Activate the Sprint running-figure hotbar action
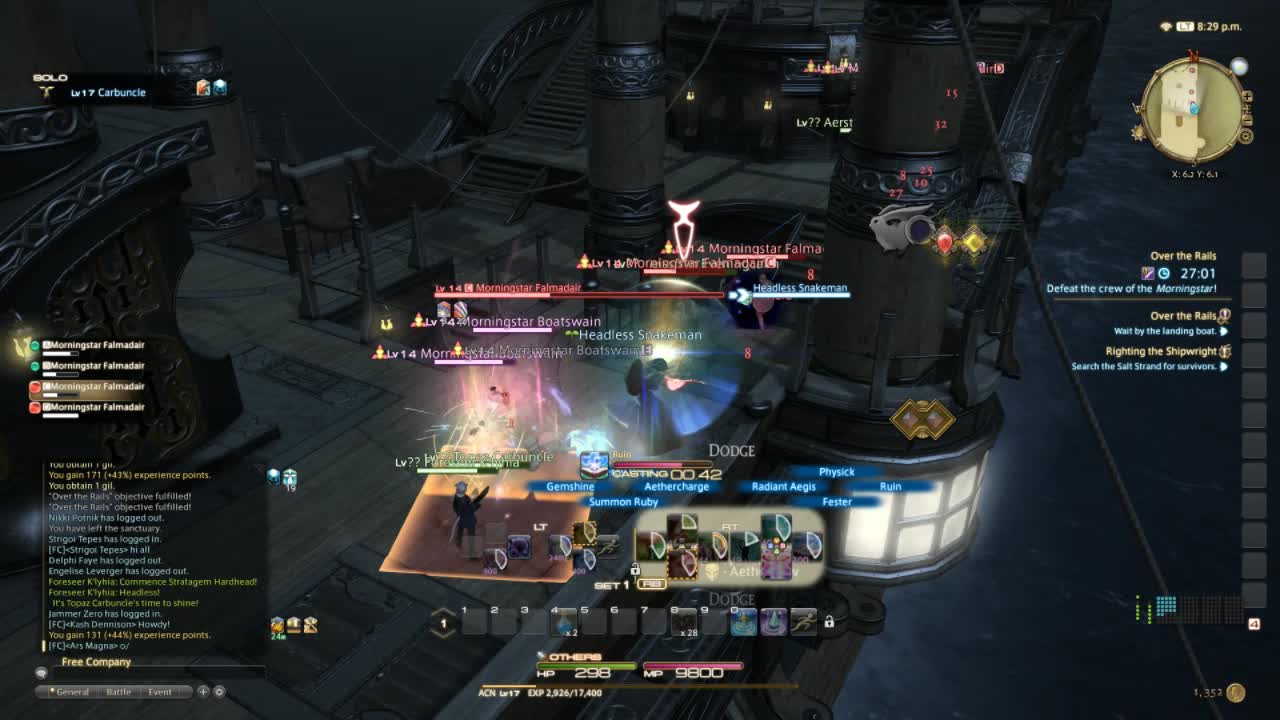 point(804,622)
